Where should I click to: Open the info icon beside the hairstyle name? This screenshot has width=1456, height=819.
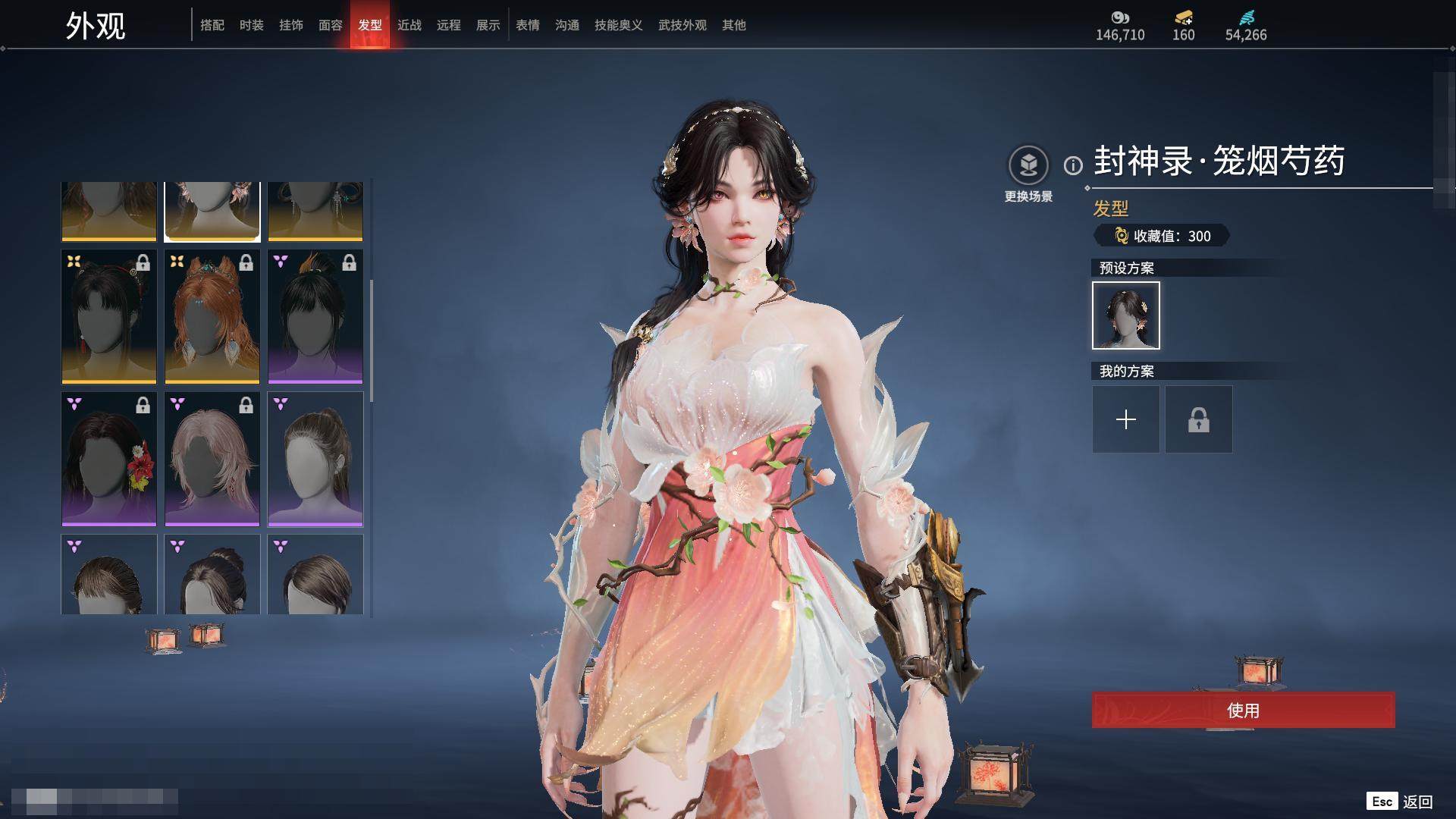pos(1073,165)
